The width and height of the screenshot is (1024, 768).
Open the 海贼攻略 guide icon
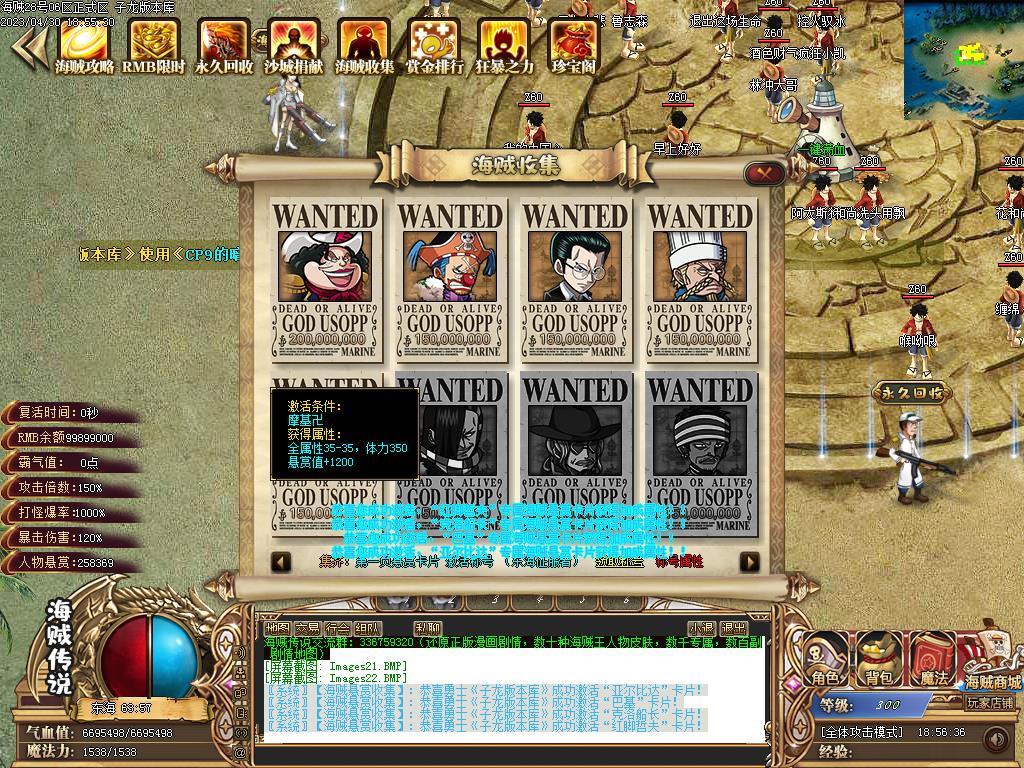pos(84,45)
